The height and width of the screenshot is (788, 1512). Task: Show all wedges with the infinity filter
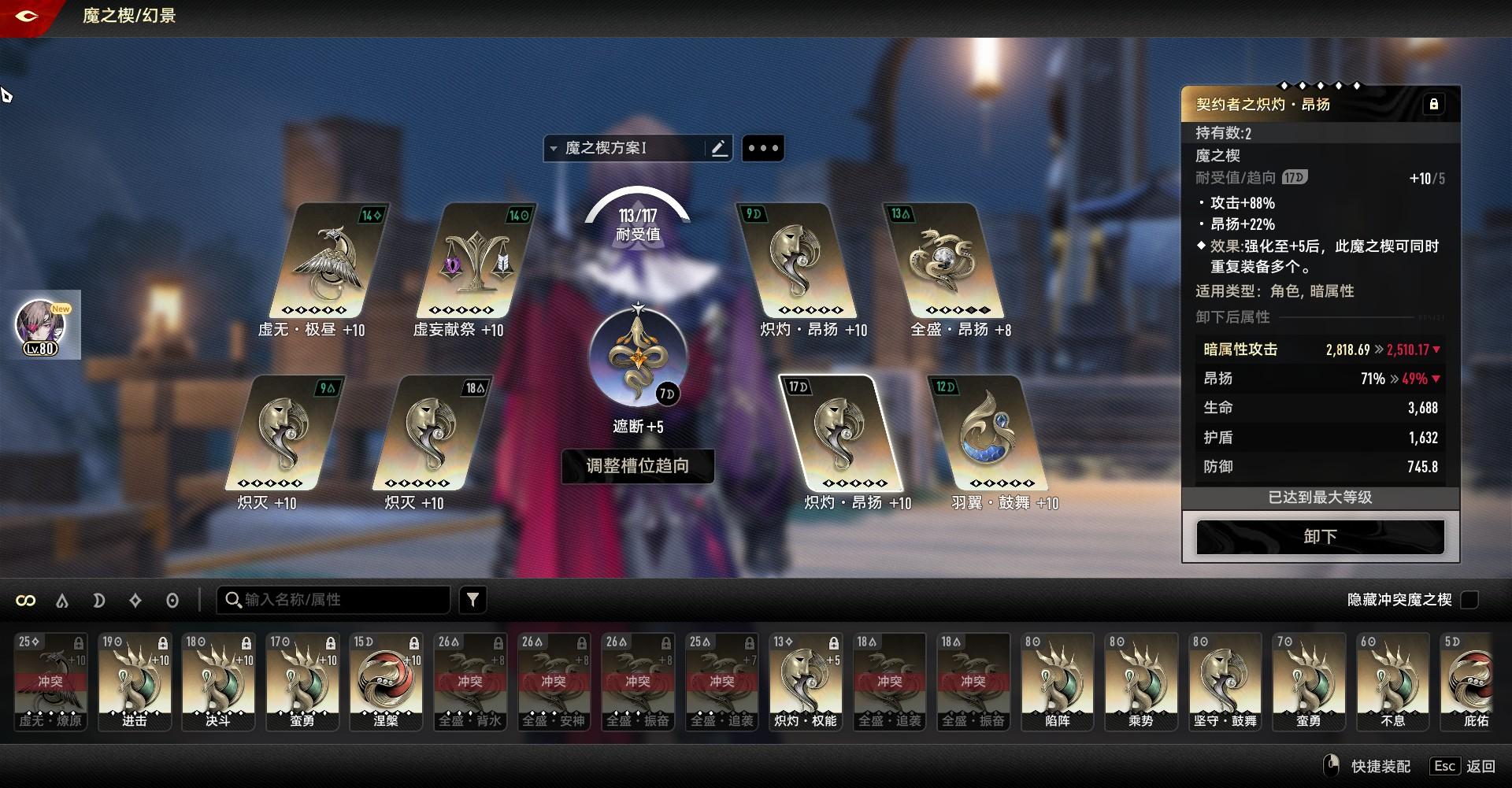(26, 601)
